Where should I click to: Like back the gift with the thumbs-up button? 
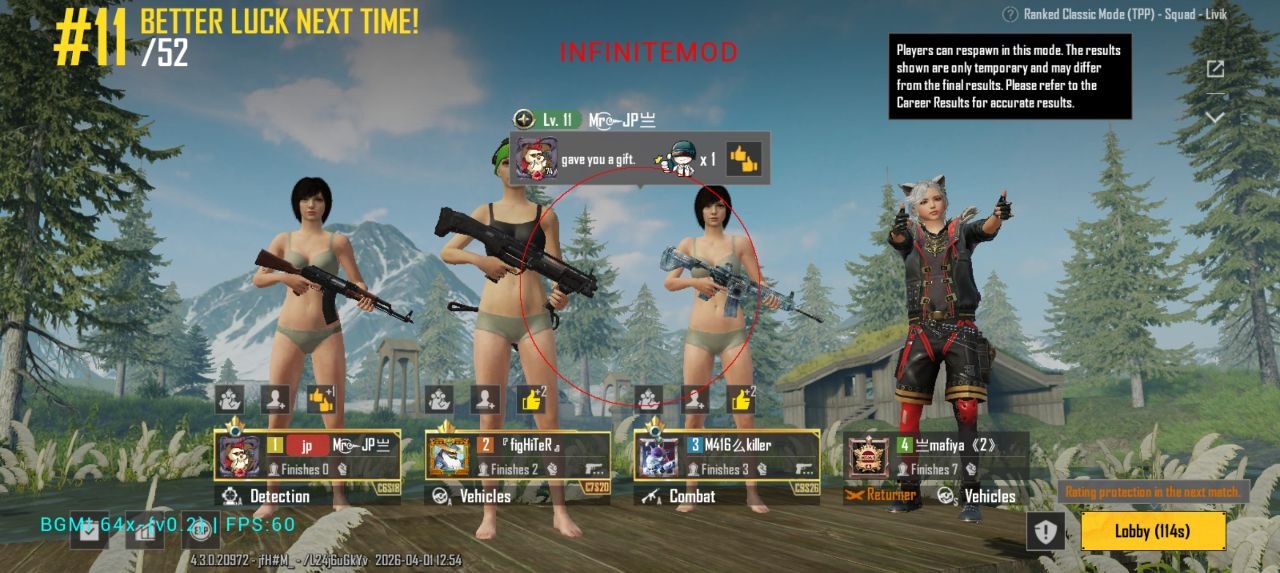[743, 158]
